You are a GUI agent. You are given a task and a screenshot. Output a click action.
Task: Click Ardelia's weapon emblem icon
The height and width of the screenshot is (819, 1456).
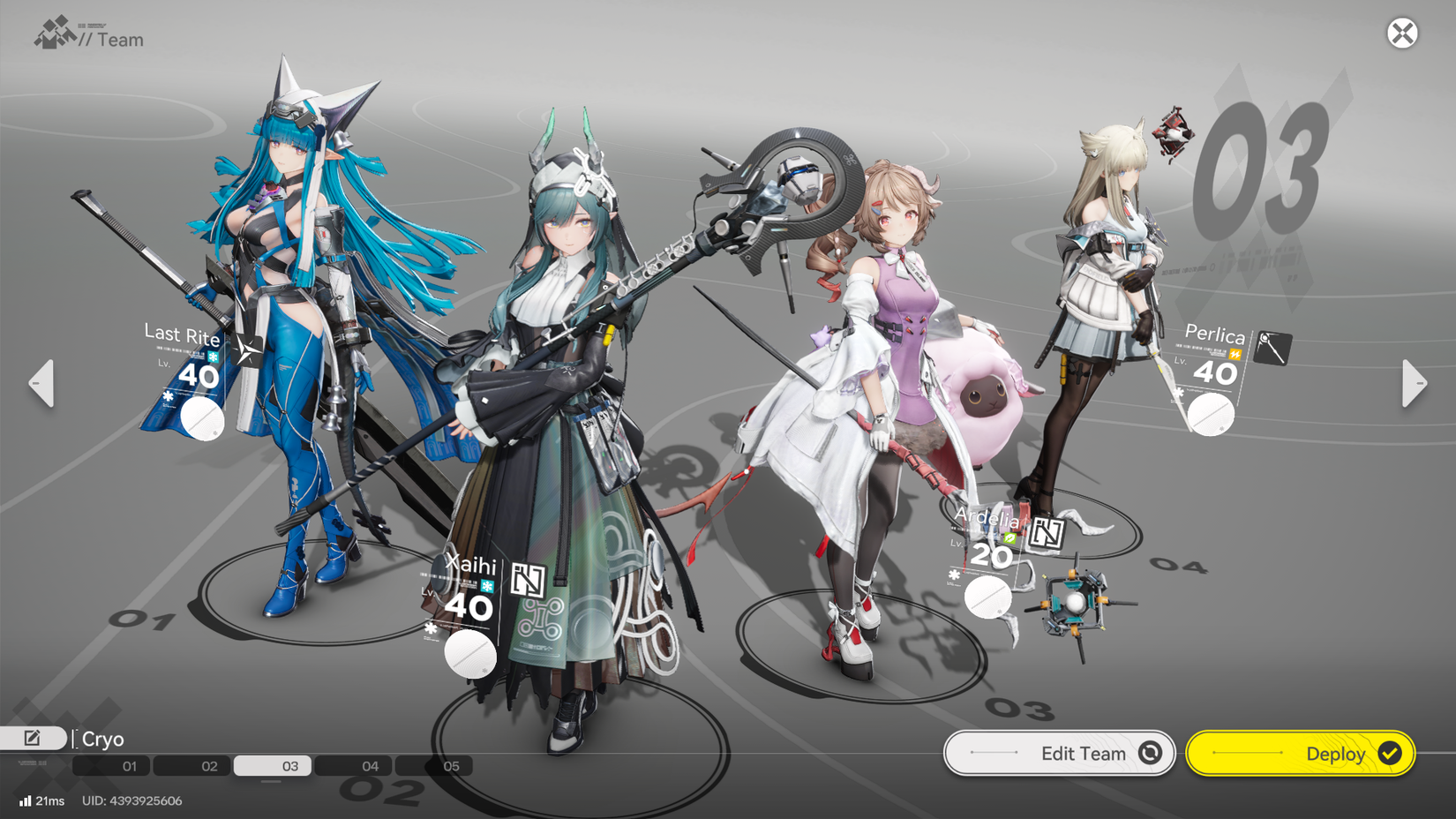(1048, 530)
